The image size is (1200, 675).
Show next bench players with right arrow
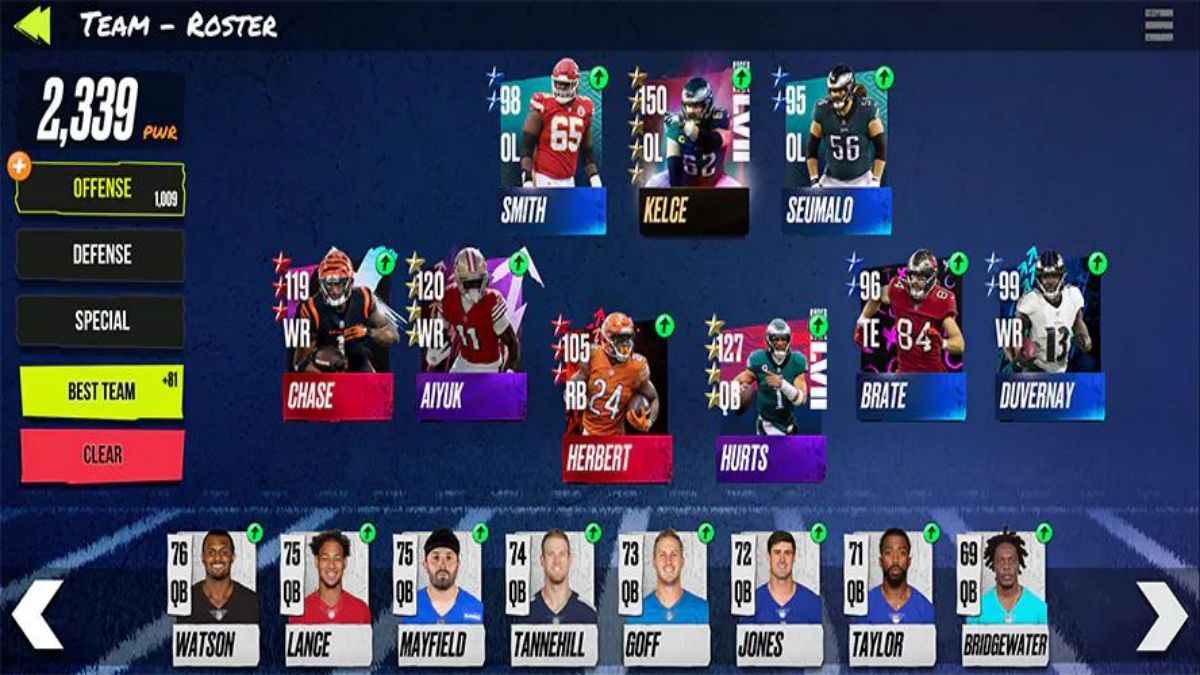1162,614
